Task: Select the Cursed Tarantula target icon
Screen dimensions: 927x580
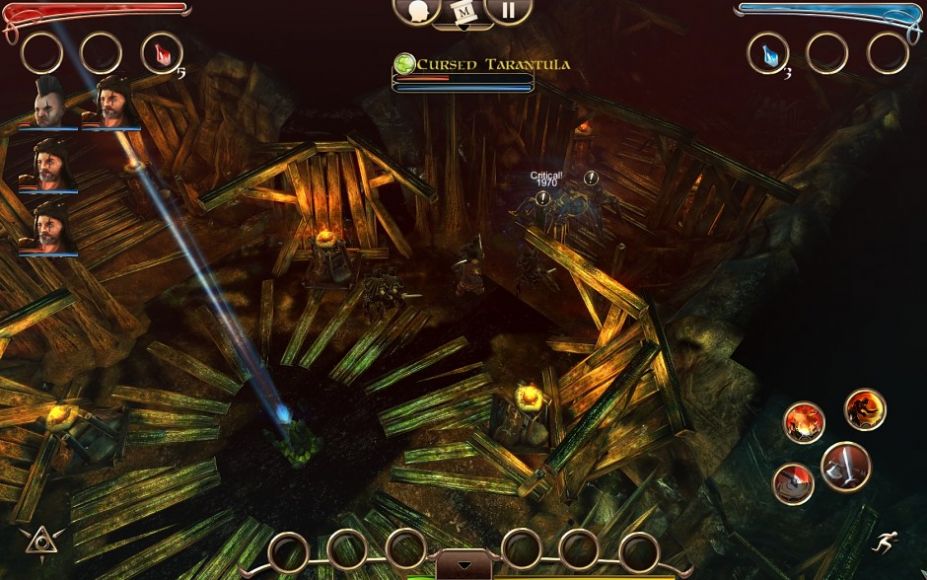Action: (x=405, y=64)
